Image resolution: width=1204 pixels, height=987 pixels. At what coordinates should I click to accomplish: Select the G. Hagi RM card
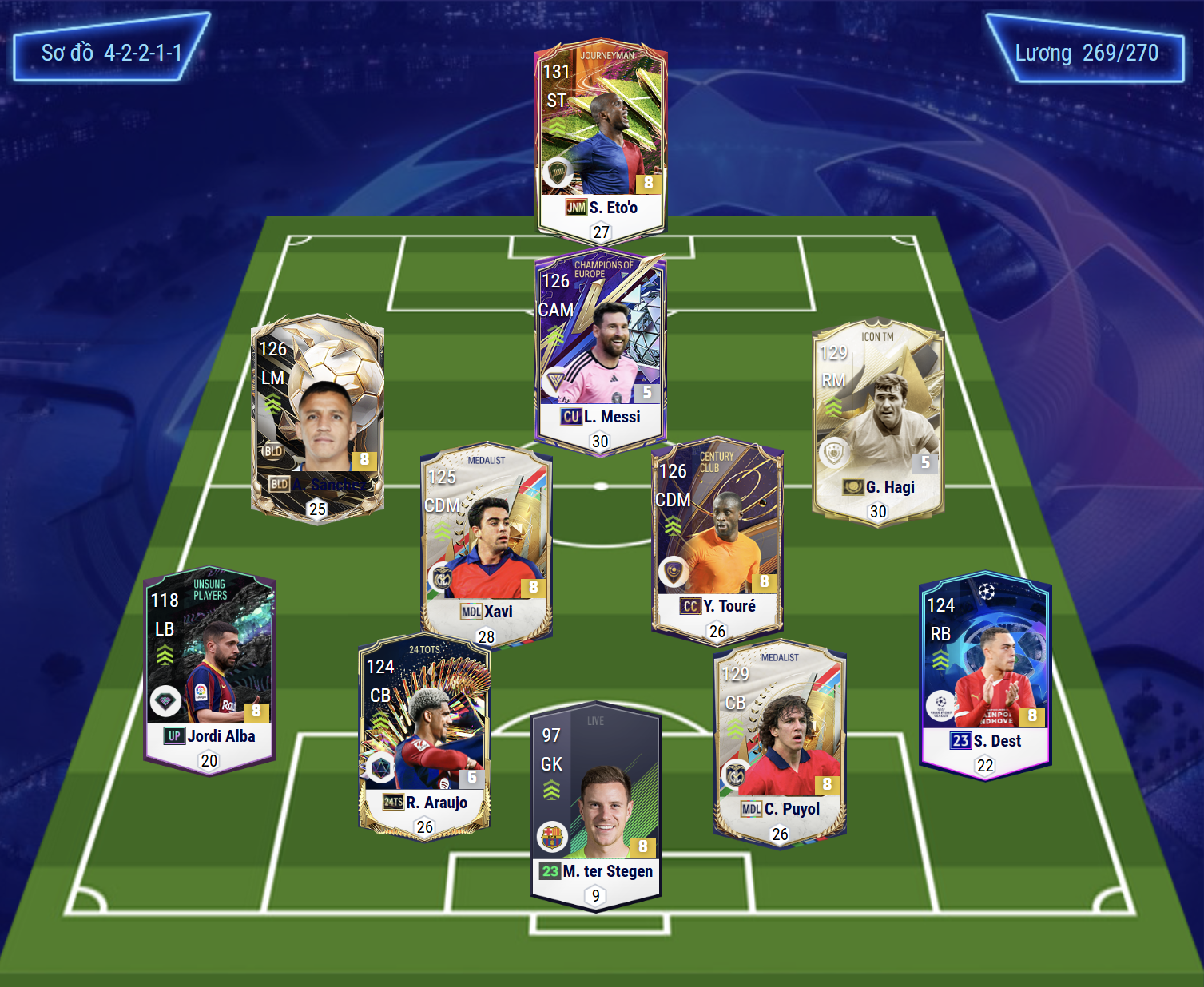tap(878, 419)
